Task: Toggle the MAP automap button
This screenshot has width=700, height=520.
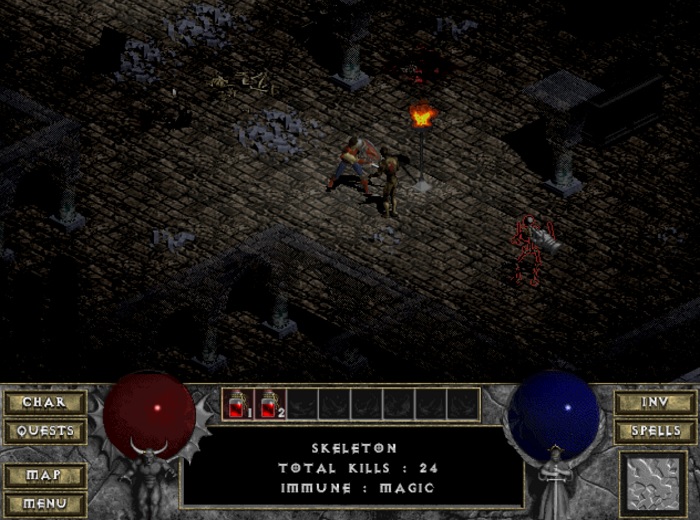Action: [44, 475]
